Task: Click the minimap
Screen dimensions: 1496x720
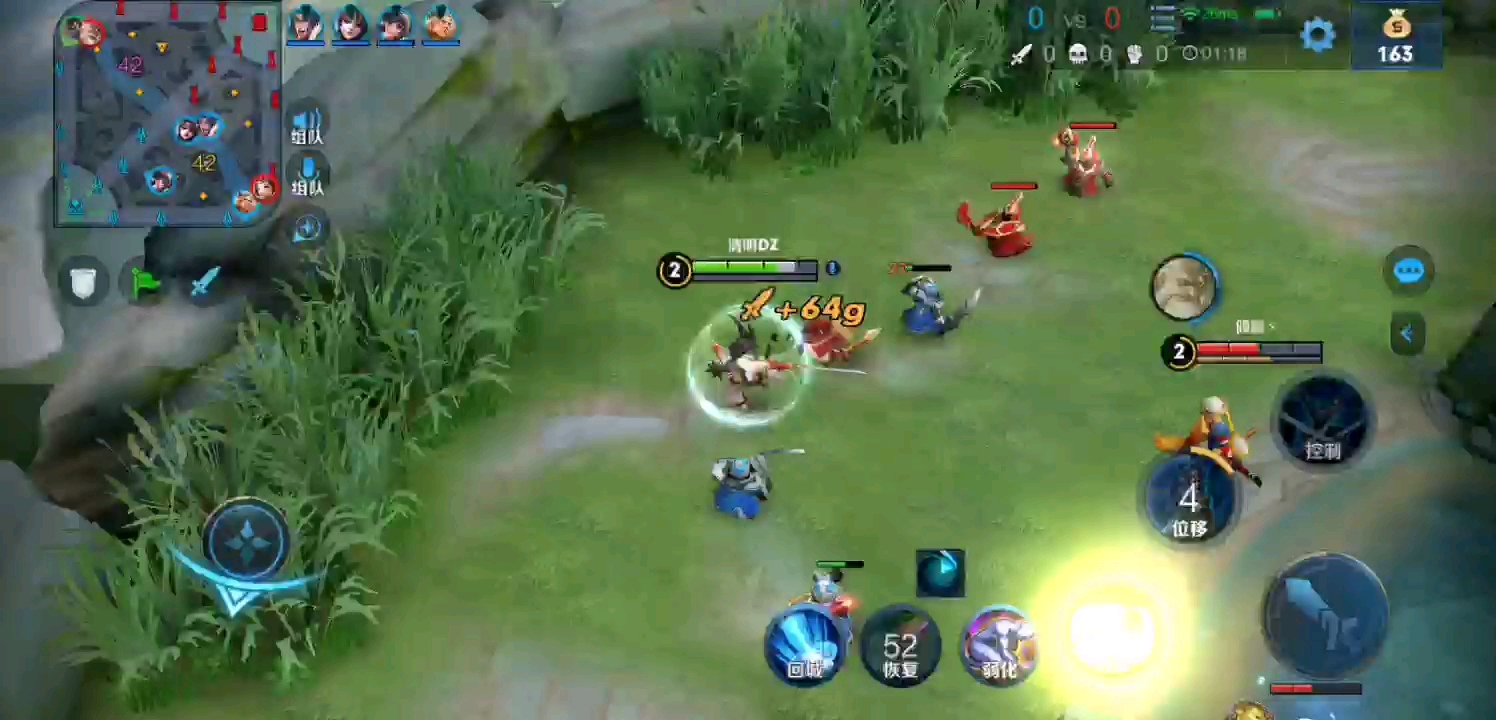Action: 167,115
